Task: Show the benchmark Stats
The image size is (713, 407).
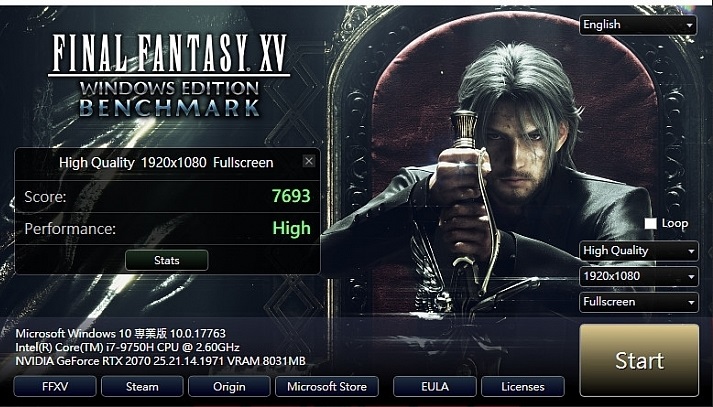Action: (167, 260)
